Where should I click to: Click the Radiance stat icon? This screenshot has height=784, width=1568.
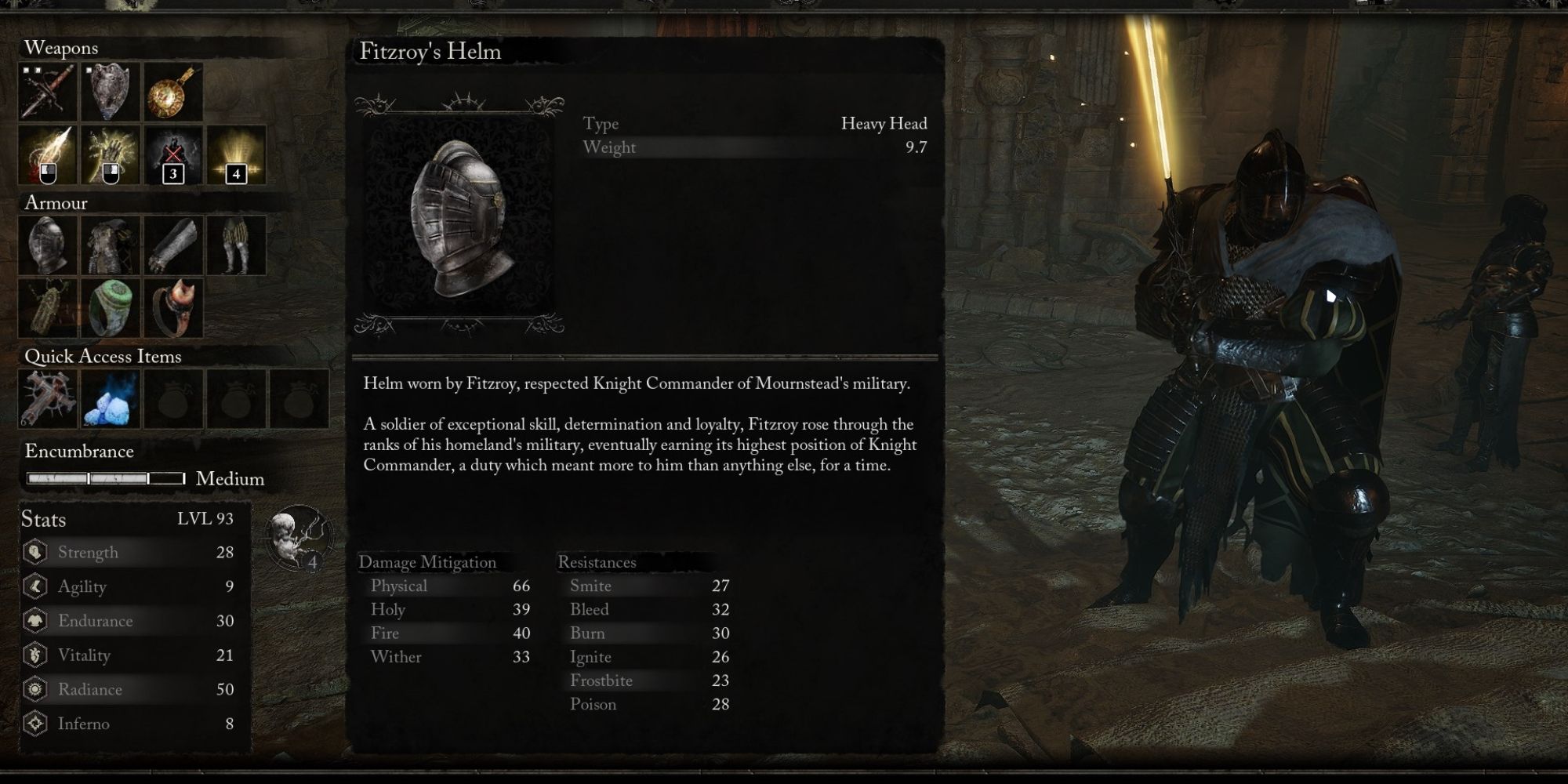tap(34, 690)
